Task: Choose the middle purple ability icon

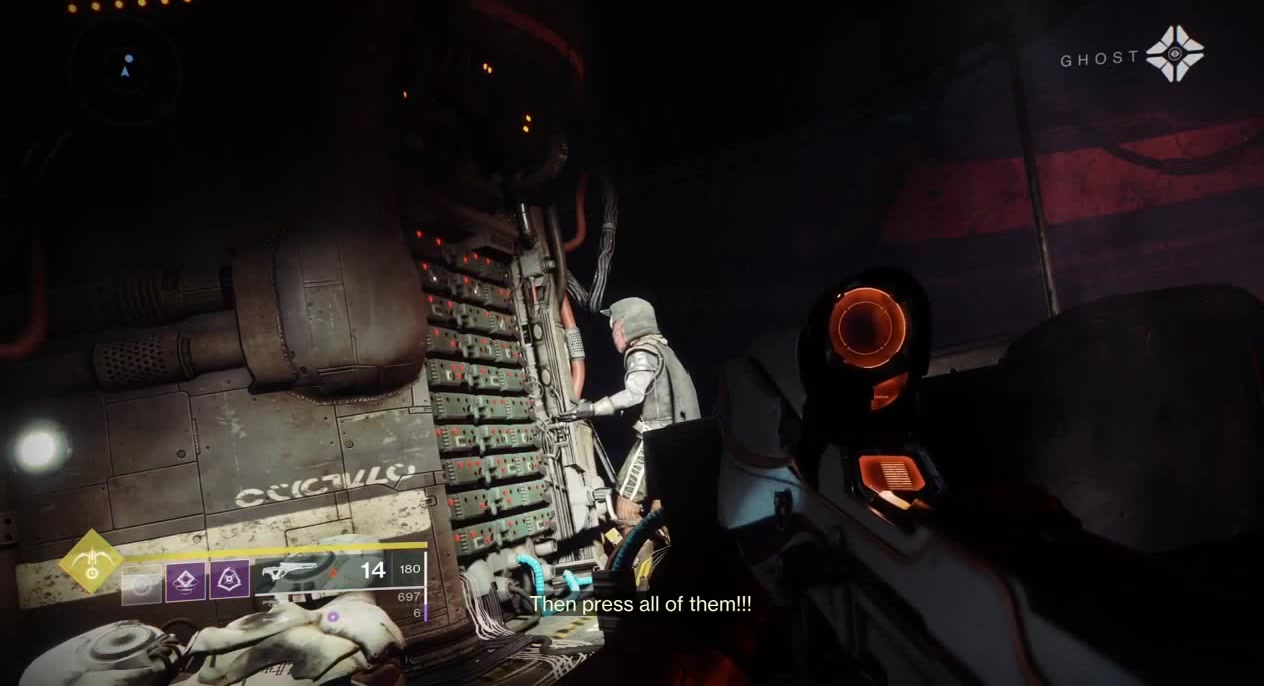Action: coord(185,582)
